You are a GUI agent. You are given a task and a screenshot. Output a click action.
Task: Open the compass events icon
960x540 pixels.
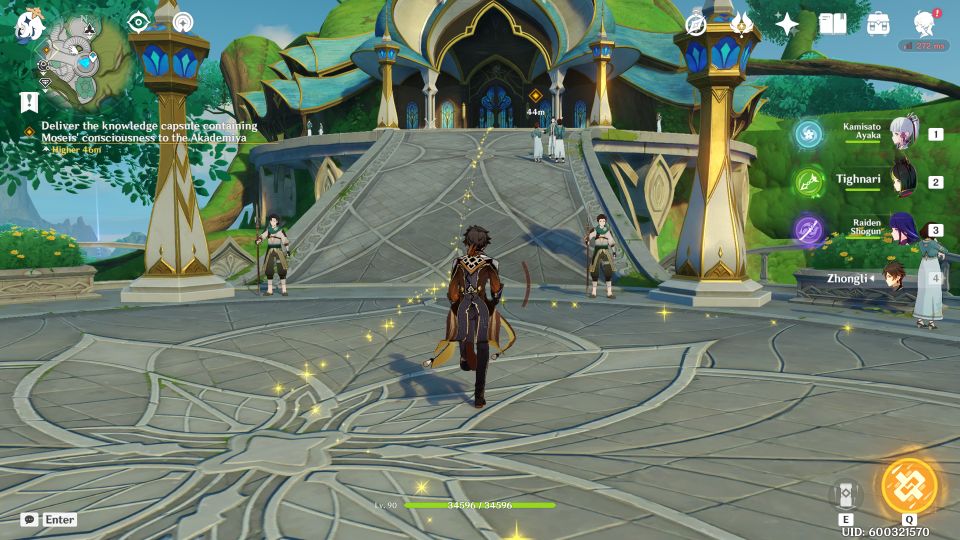[x=696, y=24]
